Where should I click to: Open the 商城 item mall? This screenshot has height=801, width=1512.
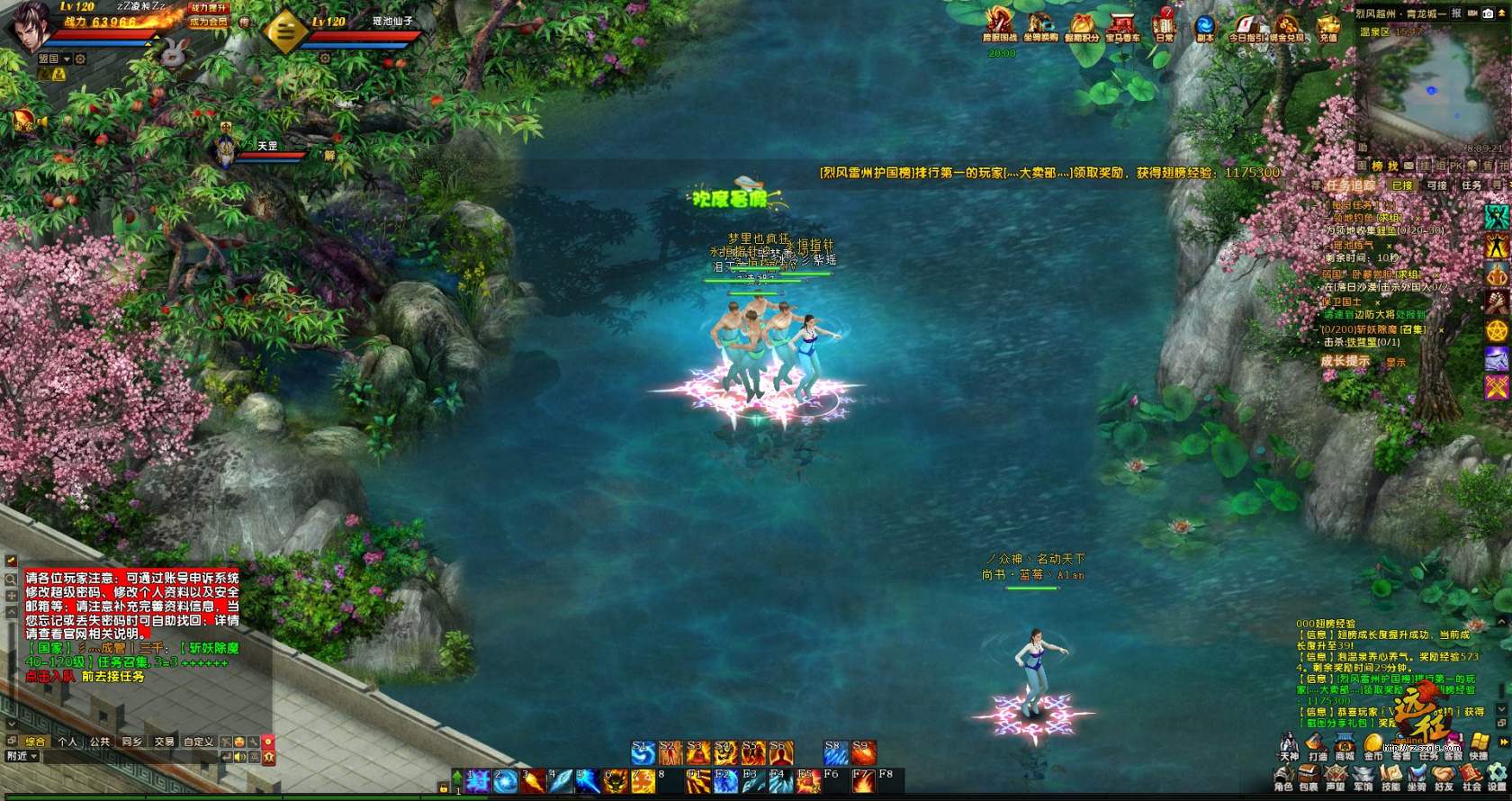tap(1345, 747)
